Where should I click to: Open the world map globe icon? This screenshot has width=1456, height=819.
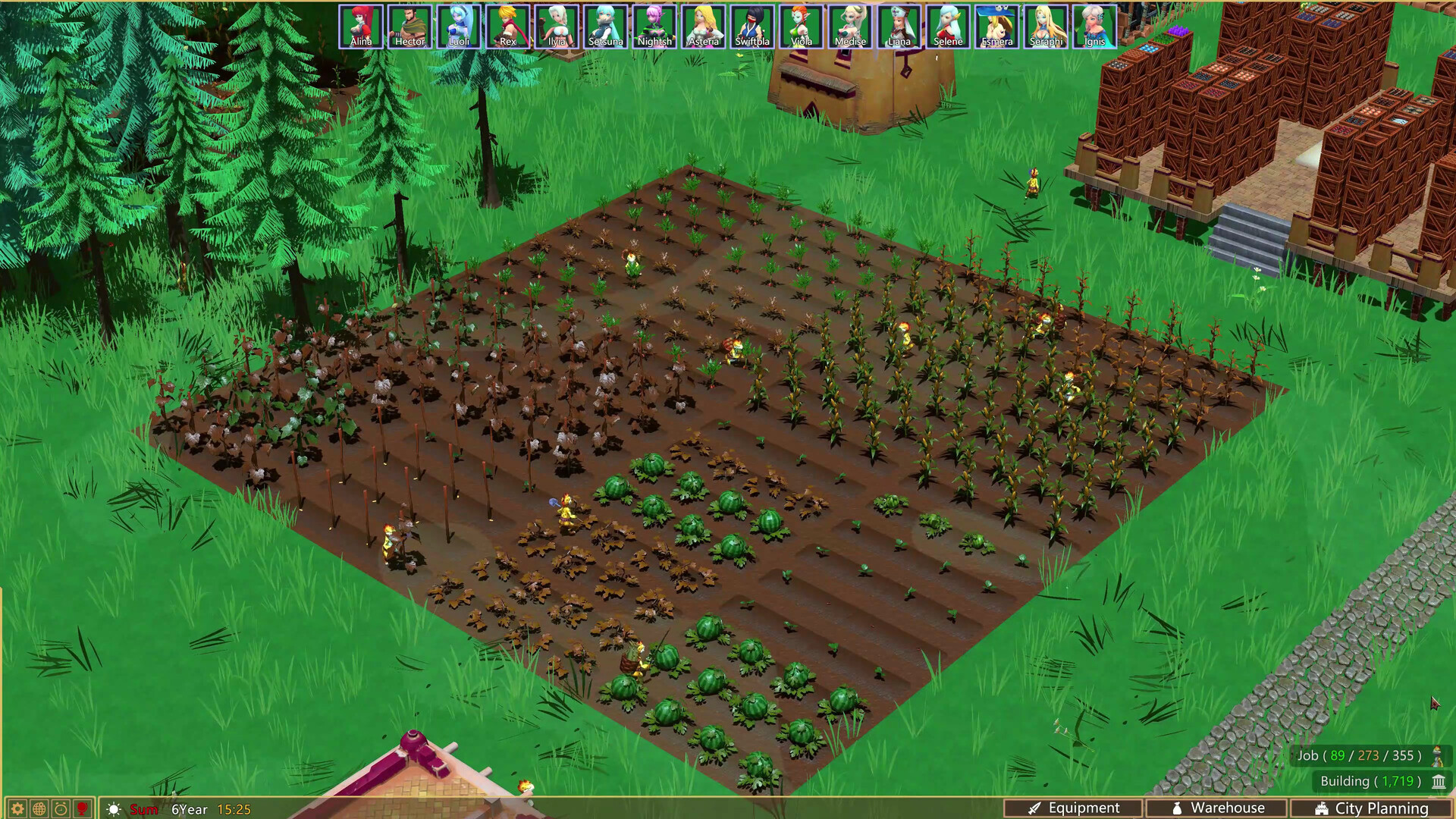tap(38, 809)
